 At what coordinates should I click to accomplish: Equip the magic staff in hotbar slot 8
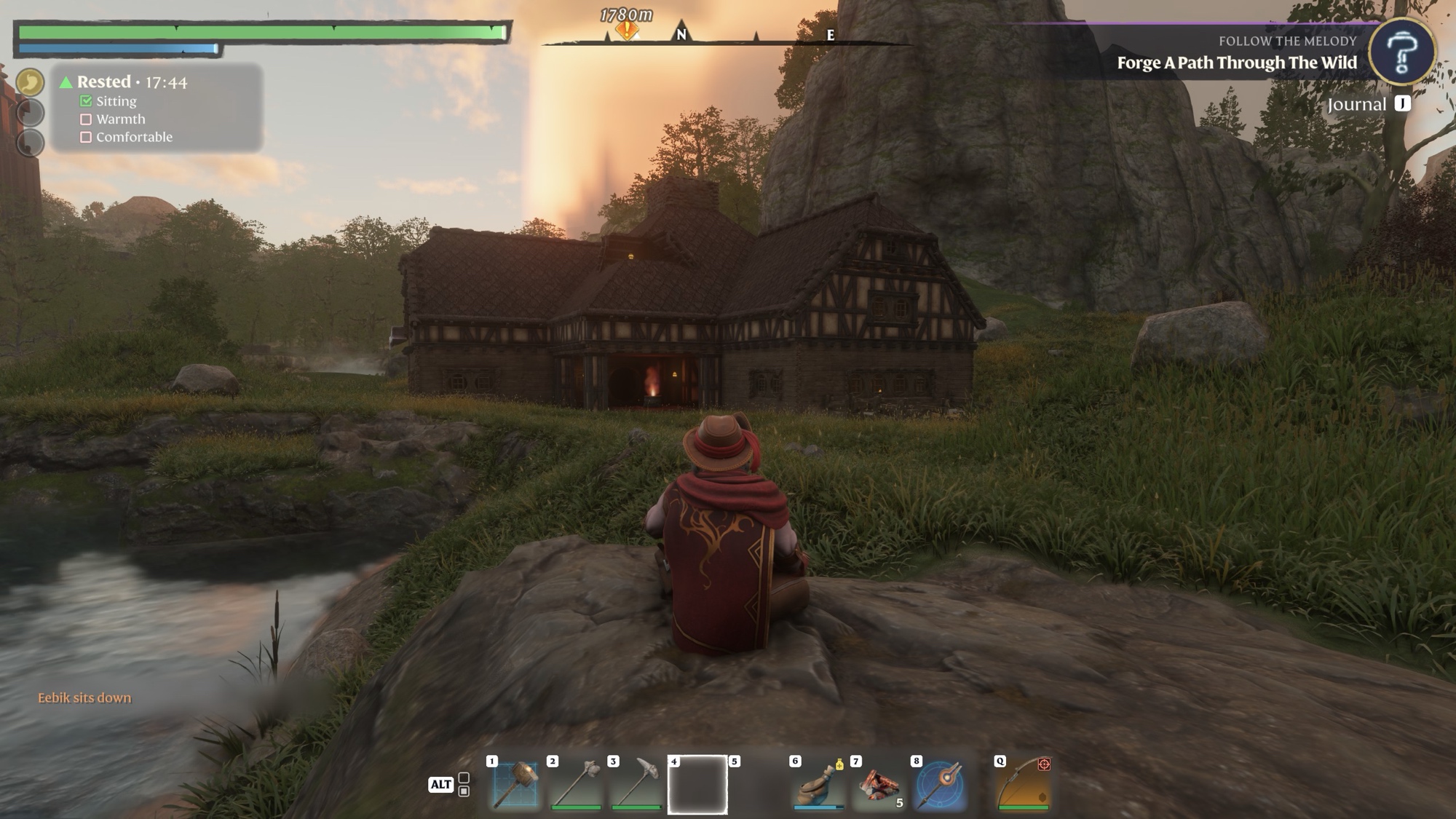click(940, 785)
